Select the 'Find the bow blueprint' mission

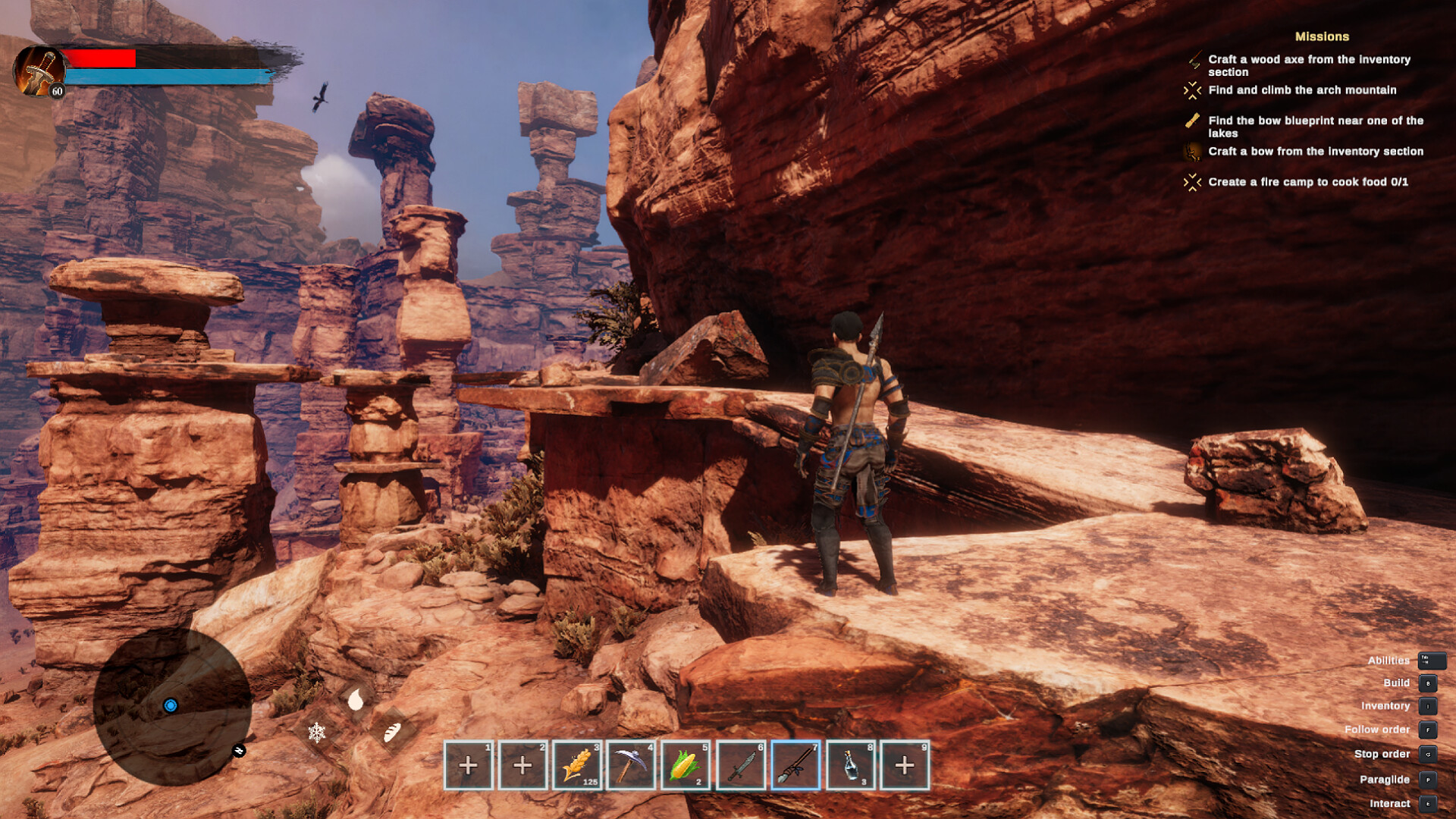coord(1315,127)
